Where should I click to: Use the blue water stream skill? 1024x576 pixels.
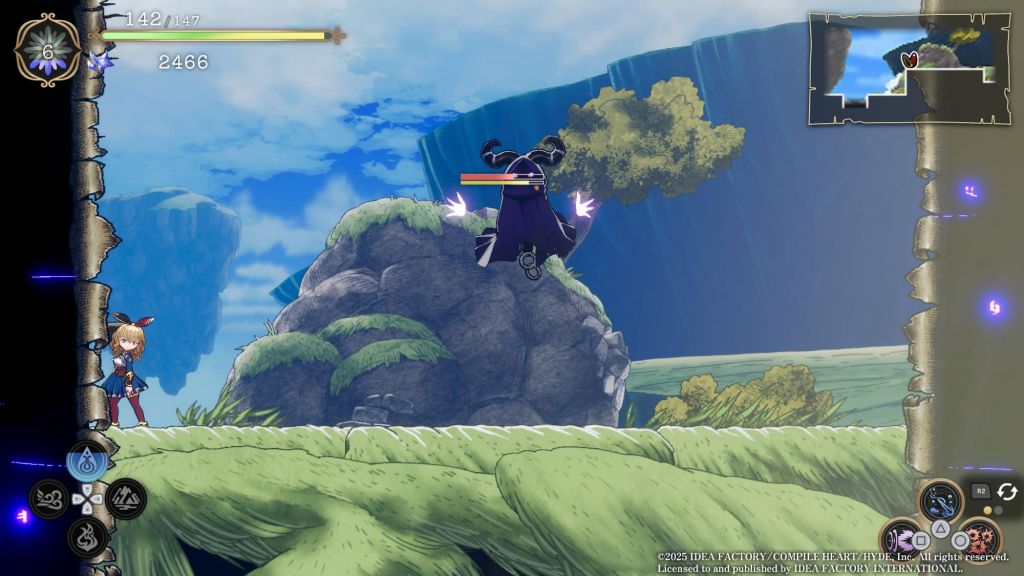point(940,499)
